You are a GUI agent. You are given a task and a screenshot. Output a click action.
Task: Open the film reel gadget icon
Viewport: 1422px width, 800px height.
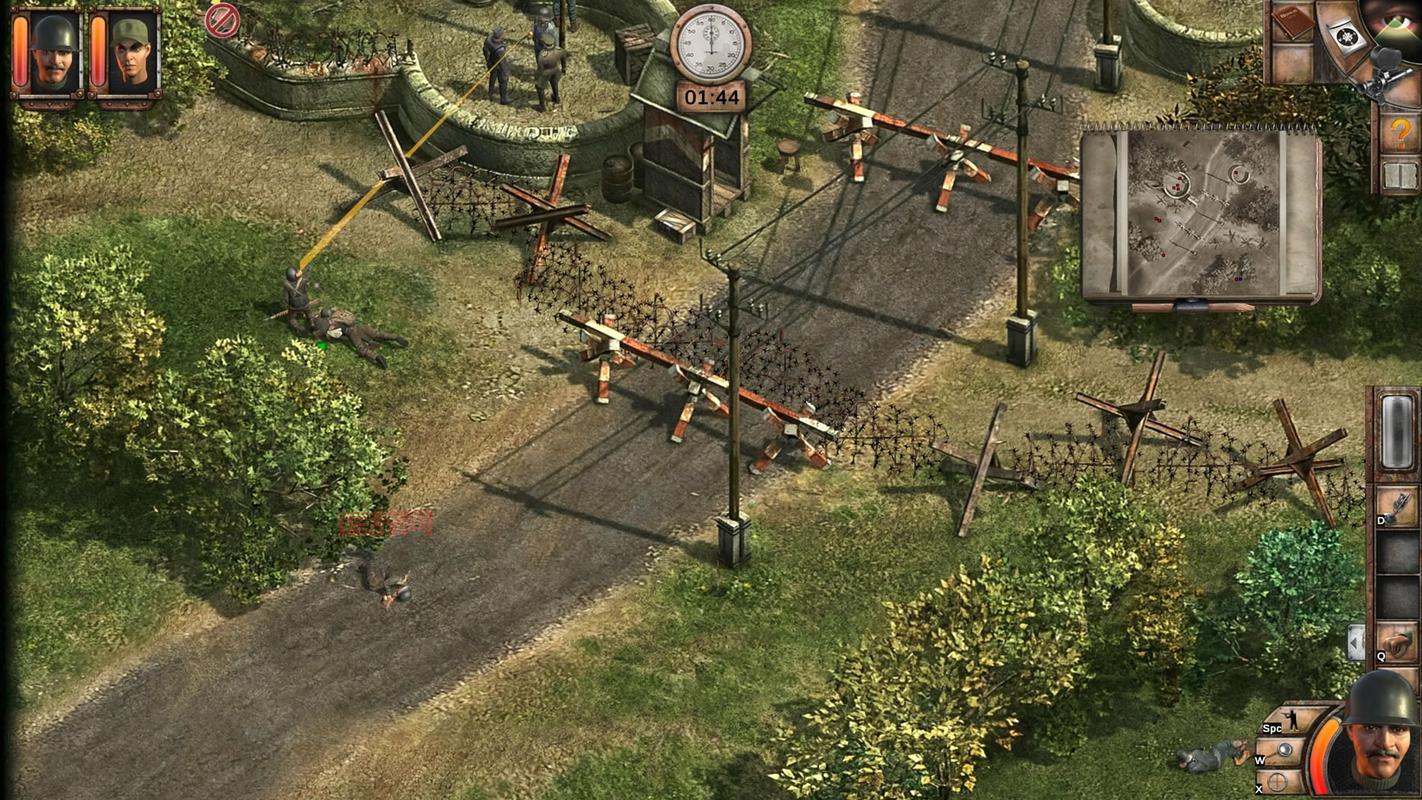pyautogui.click(x=1345, y=38)
